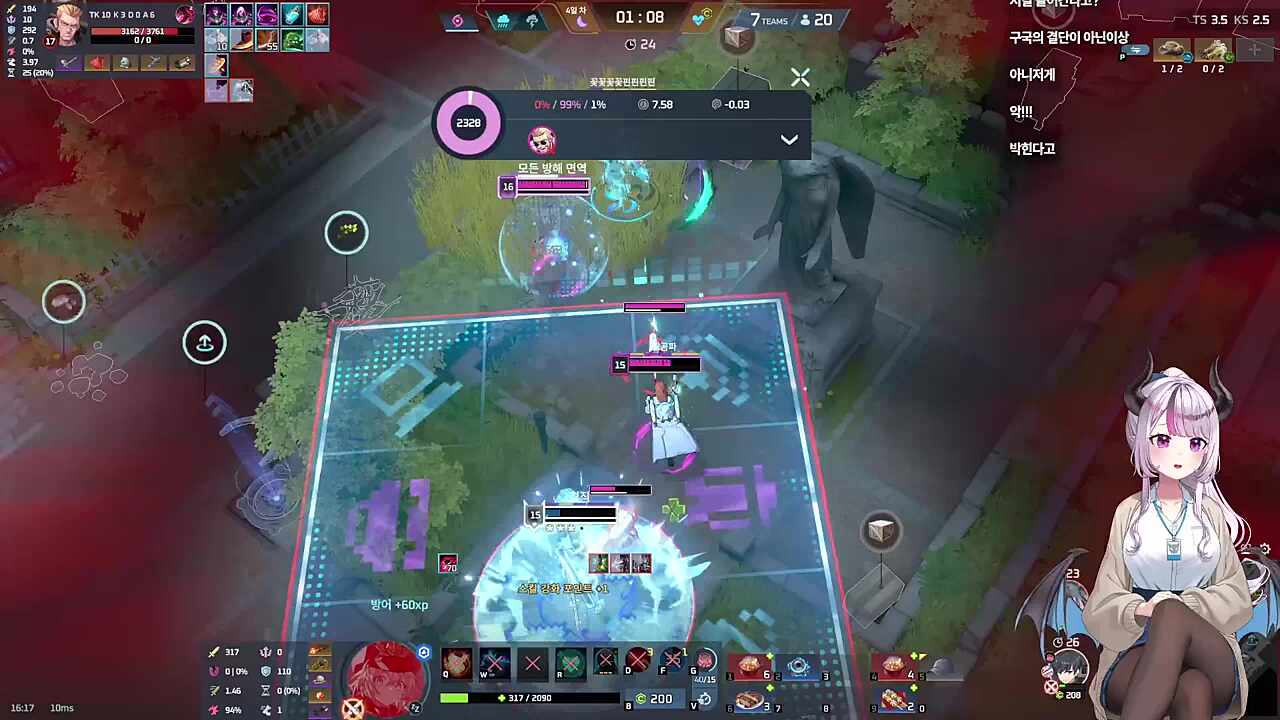1280x720 pixels.
Task: Select the pink spiral weather tab
Action: pyautogui.click(x=457, y=20)
